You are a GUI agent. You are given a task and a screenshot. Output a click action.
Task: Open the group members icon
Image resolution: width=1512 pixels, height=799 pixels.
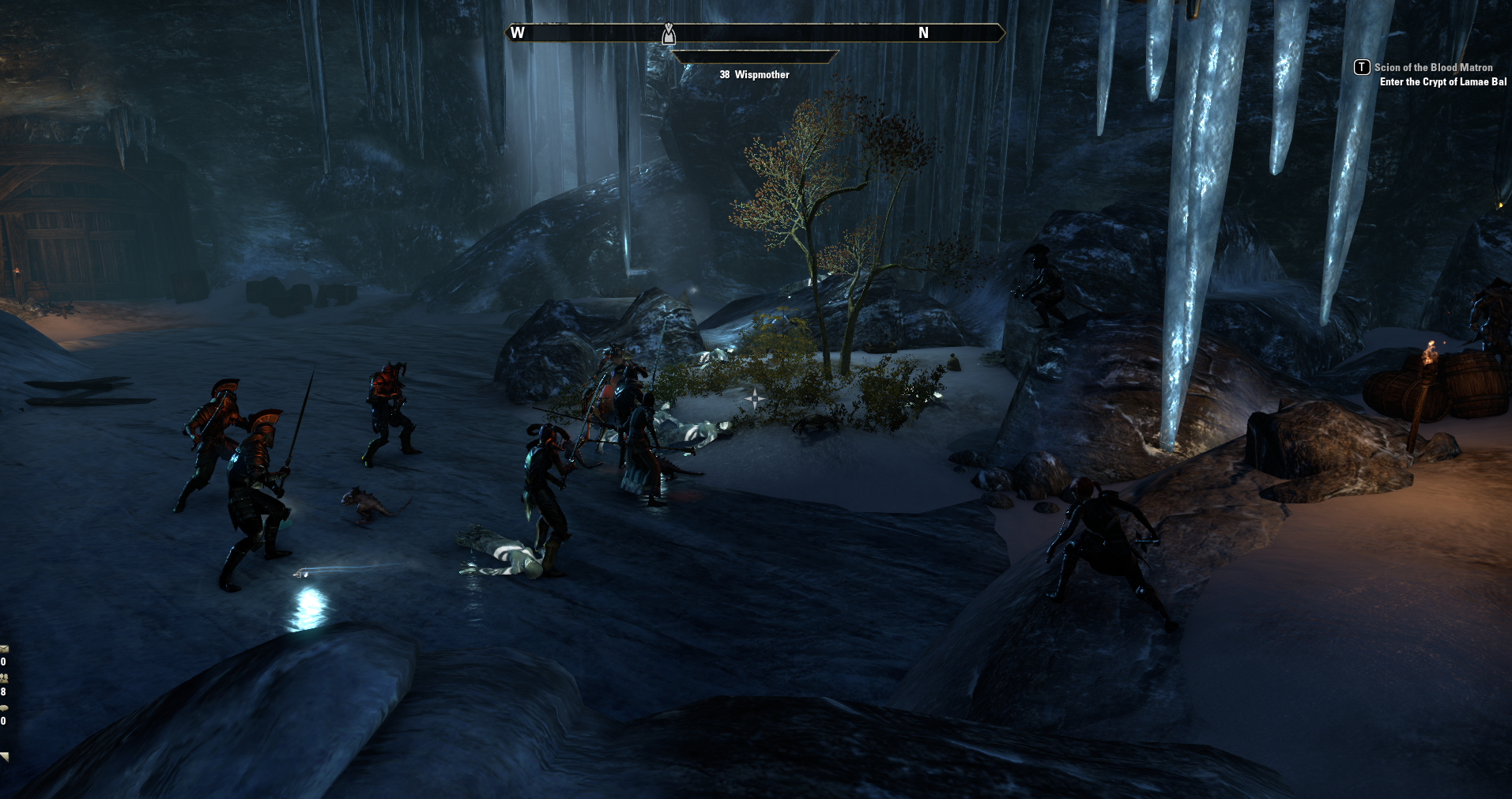coord(4,678)
